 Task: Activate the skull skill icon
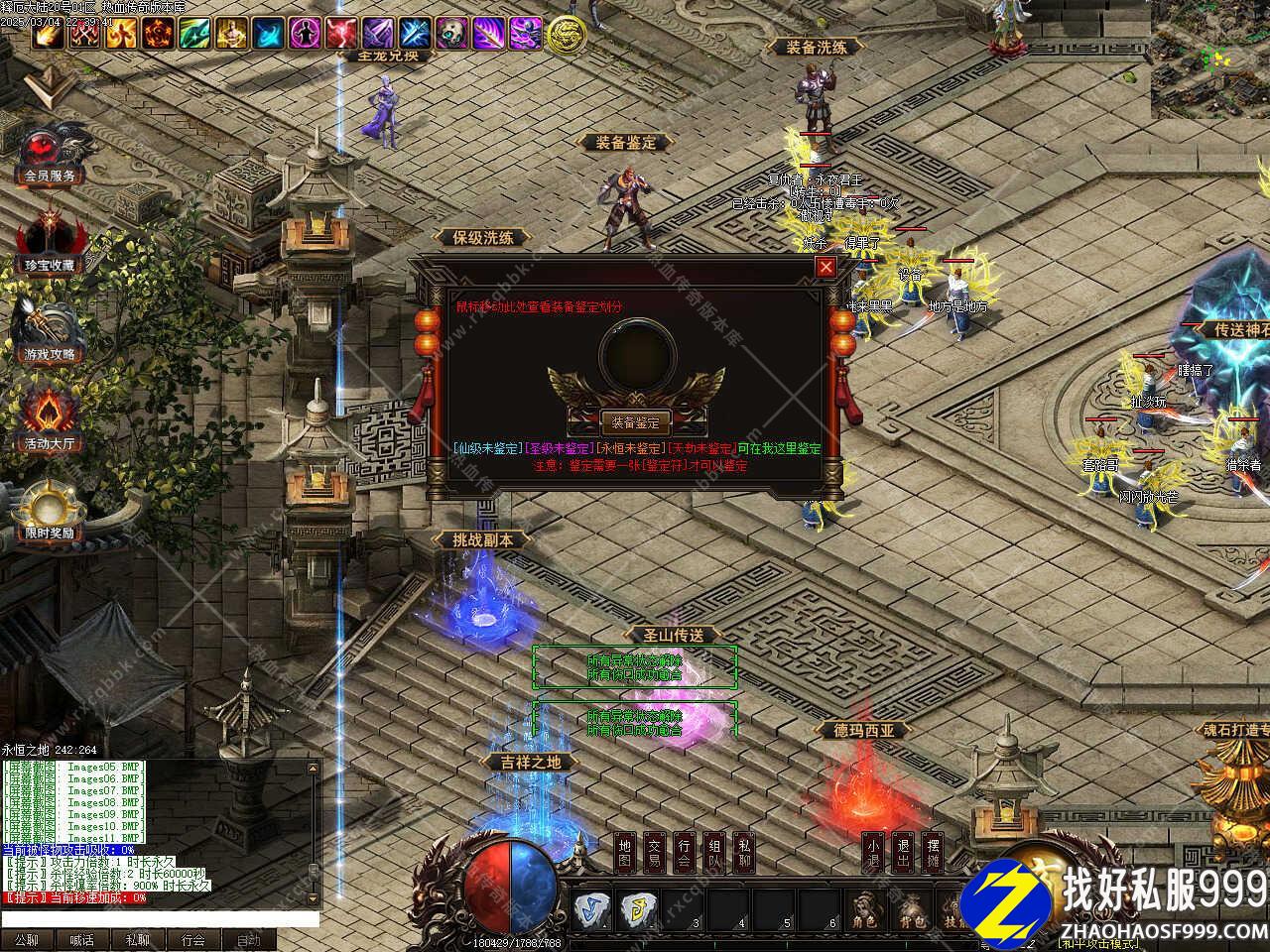451,34
